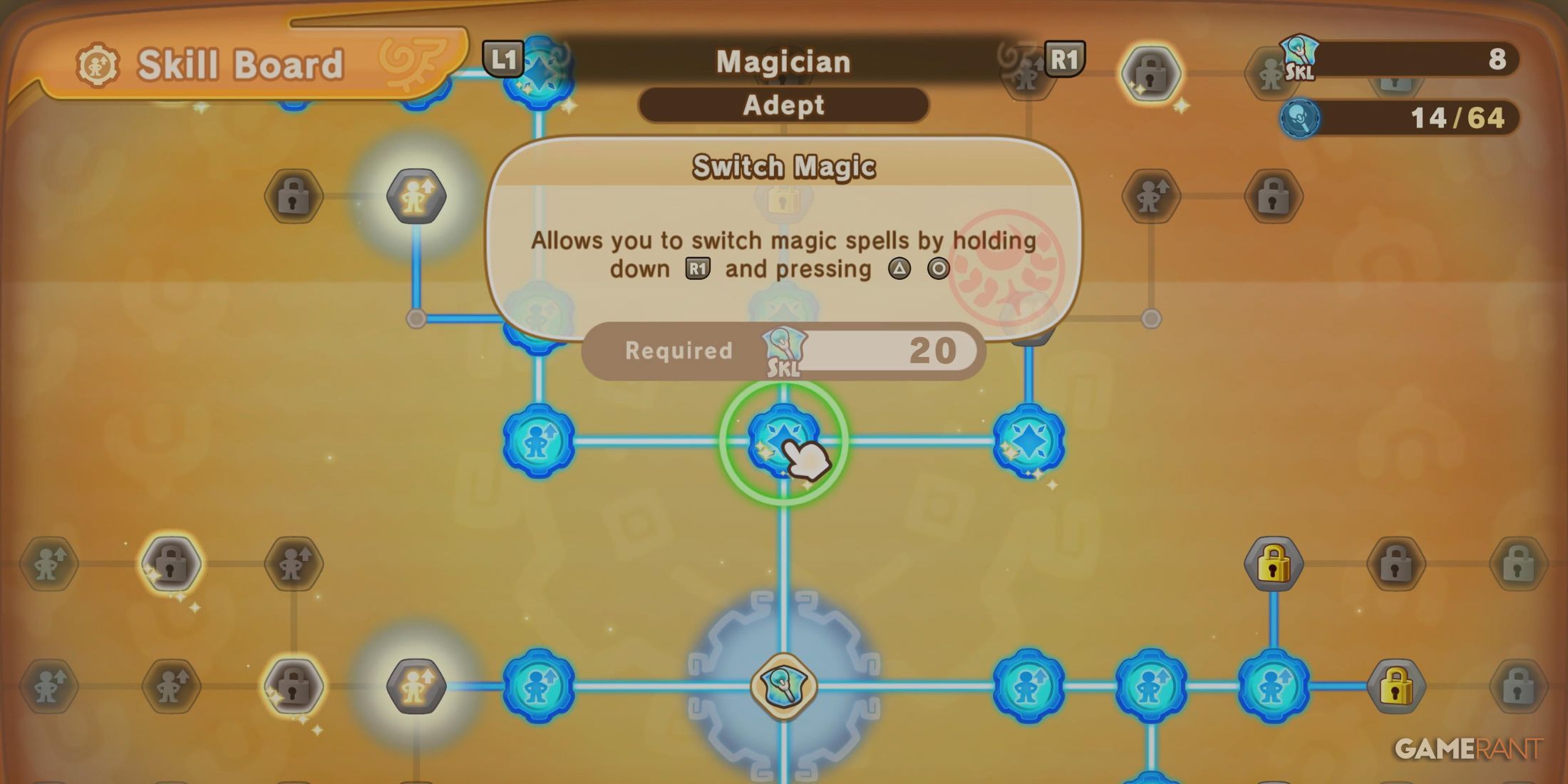Select the star skill node right of Switch Magic
Screen dimensions: 1568x784
tap(1028, 440)
